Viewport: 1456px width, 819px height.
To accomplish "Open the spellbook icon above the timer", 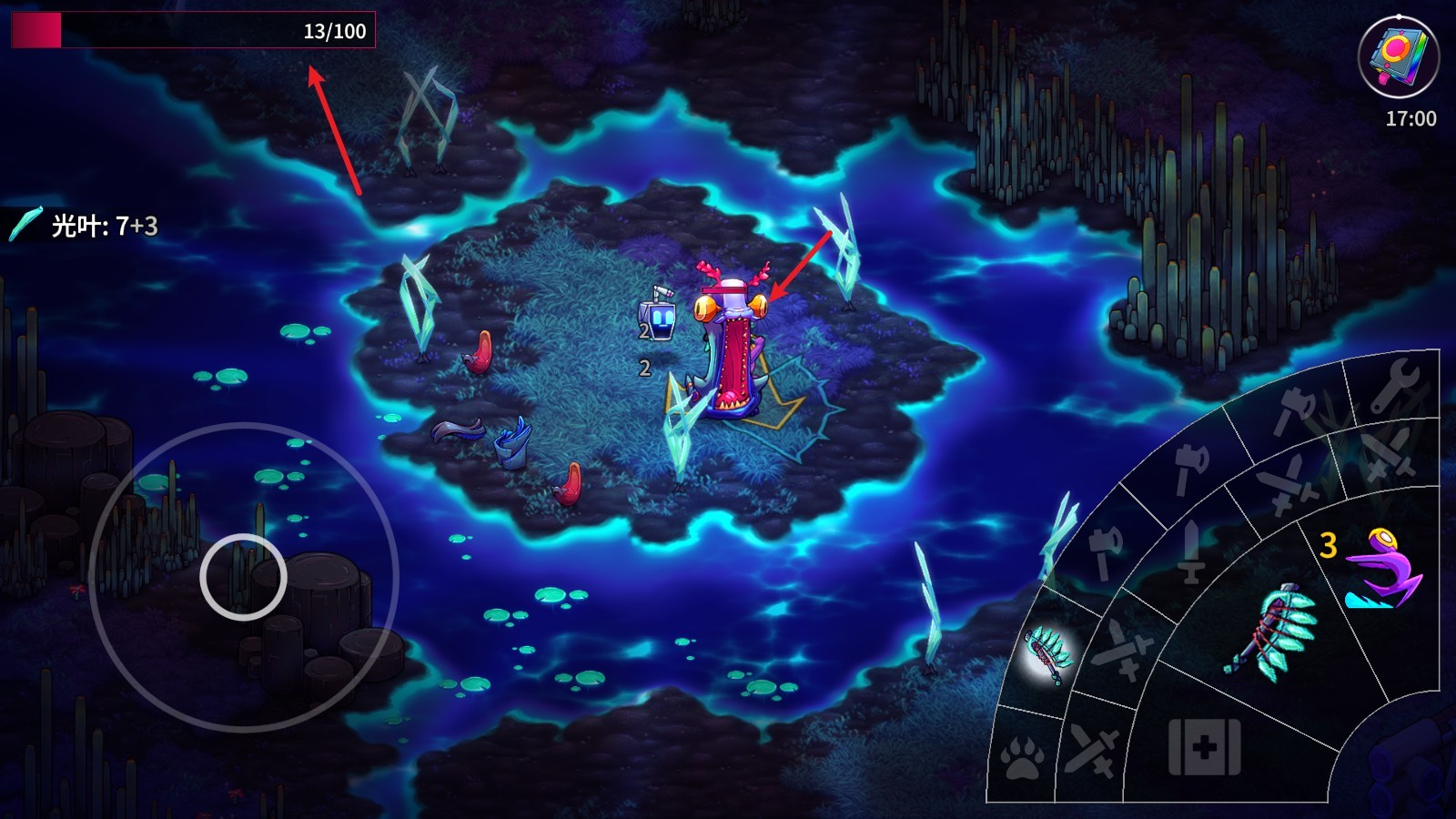I will click(x=1398, y=56).
